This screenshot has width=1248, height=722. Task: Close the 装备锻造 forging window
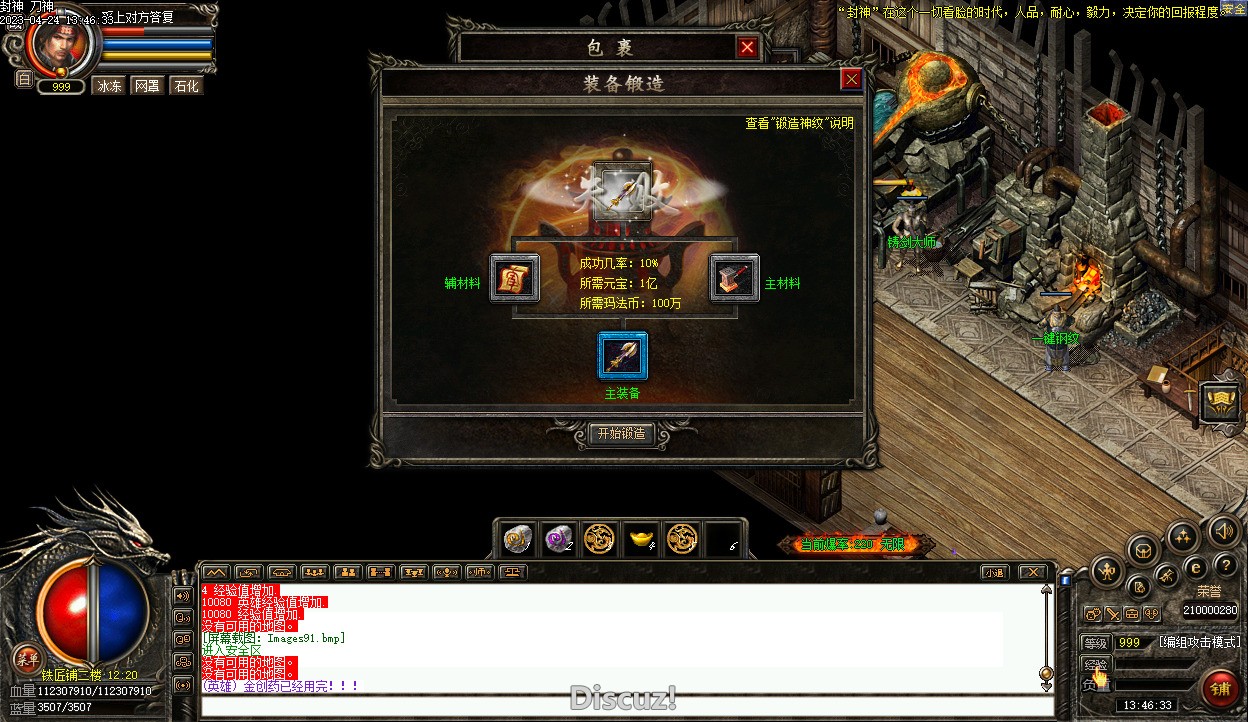pyautogui.click(x=851, y=80)
